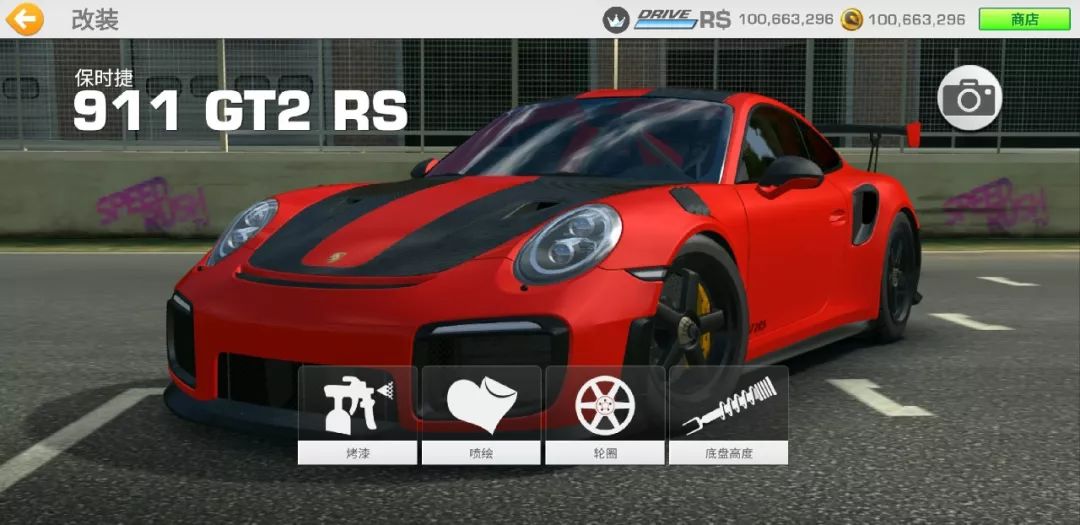Click the gold coin currency icon

click(851, 19)
